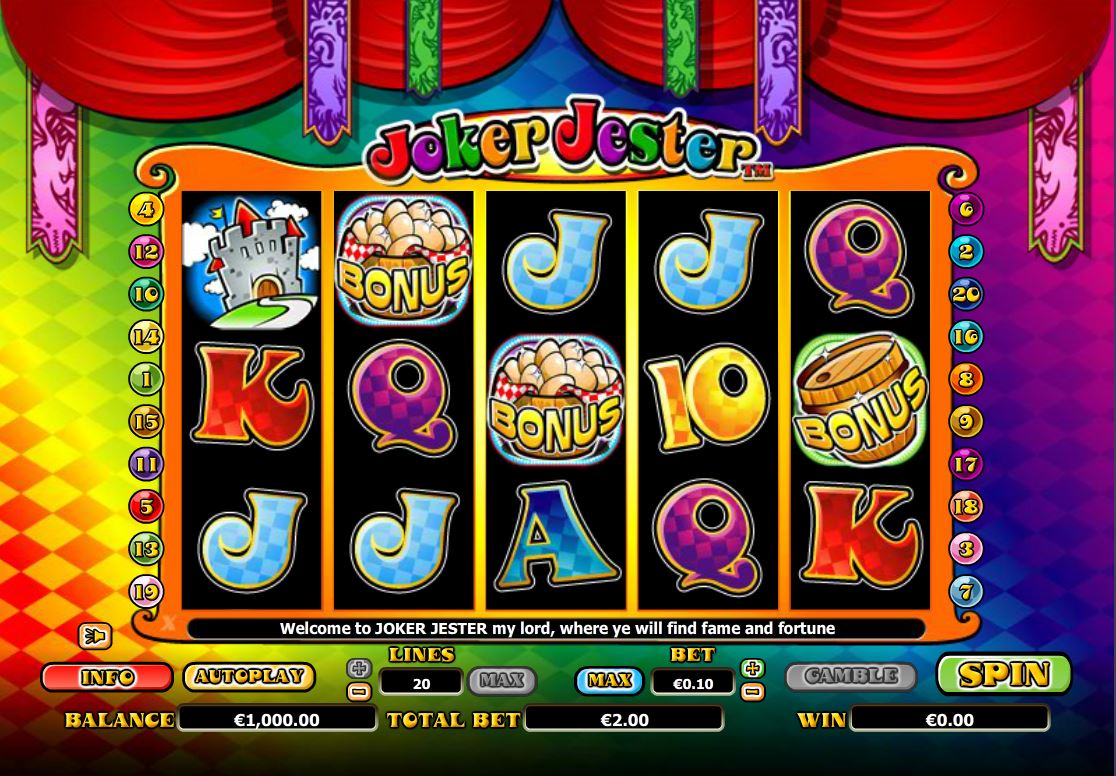Screen dimensions: 1116x776
Task: Select payline 17 indicator
Action: click(x=966, y=464)
